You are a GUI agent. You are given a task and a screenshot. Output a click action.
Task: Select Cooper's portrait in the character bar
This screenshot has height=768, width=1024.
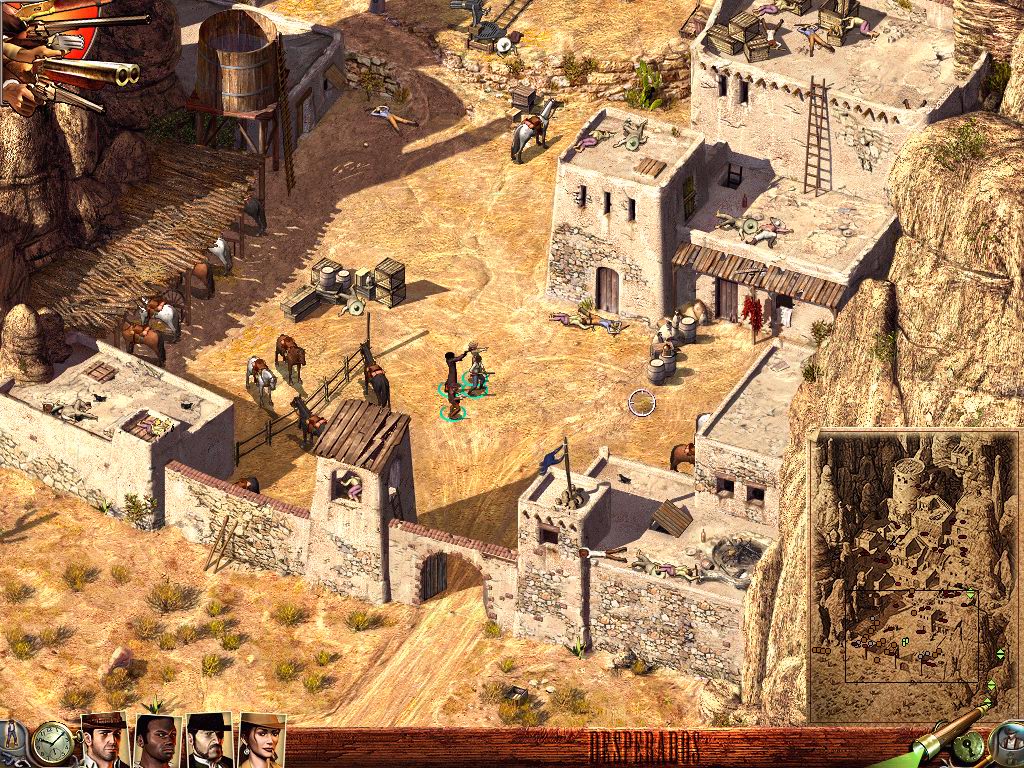(x=105, y=740)
